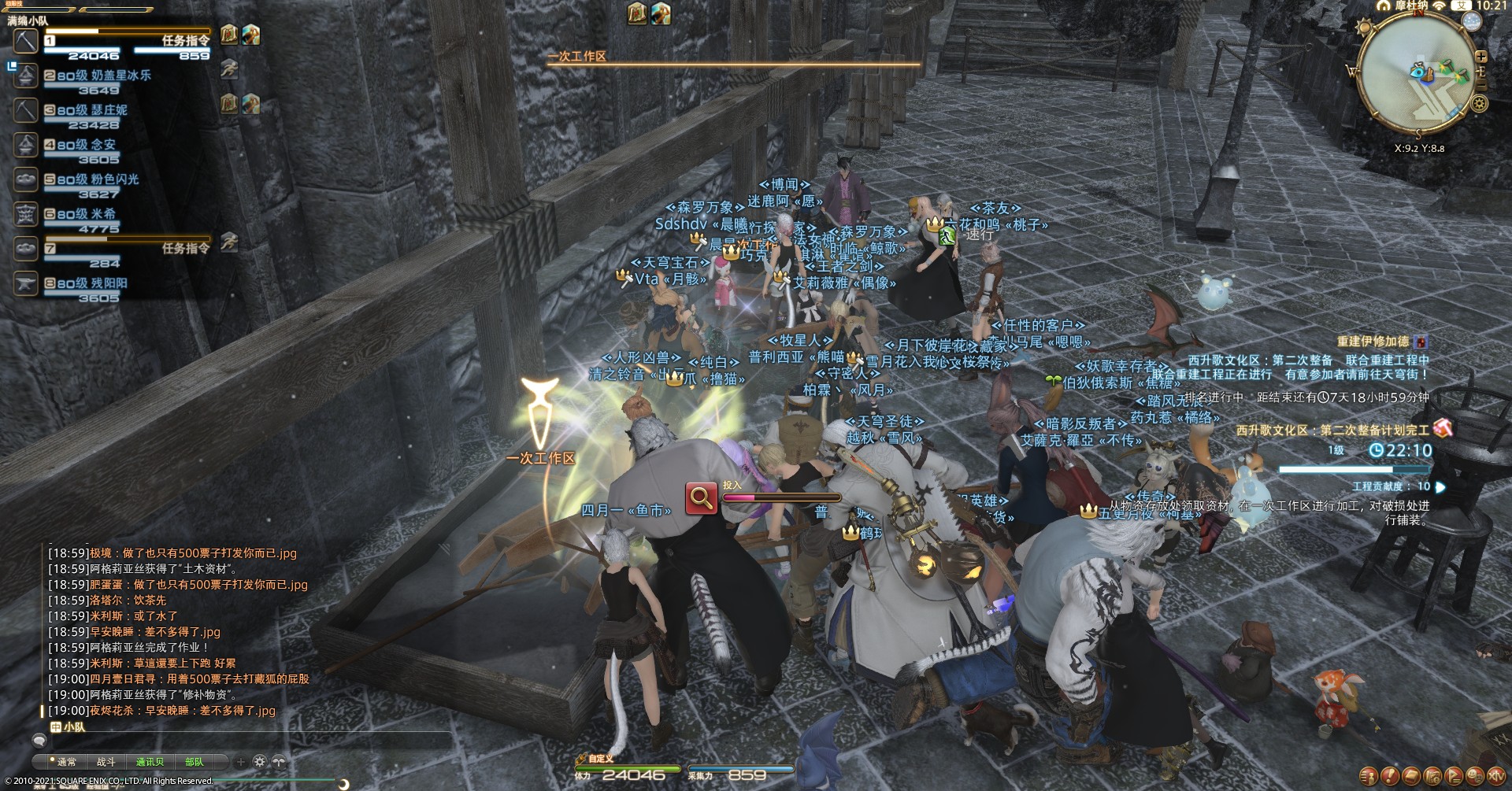Click the 西升歌文化区 hammer FATE icon
The height and width of the screenshot is (791, 1512).
tap(1442, 428)
